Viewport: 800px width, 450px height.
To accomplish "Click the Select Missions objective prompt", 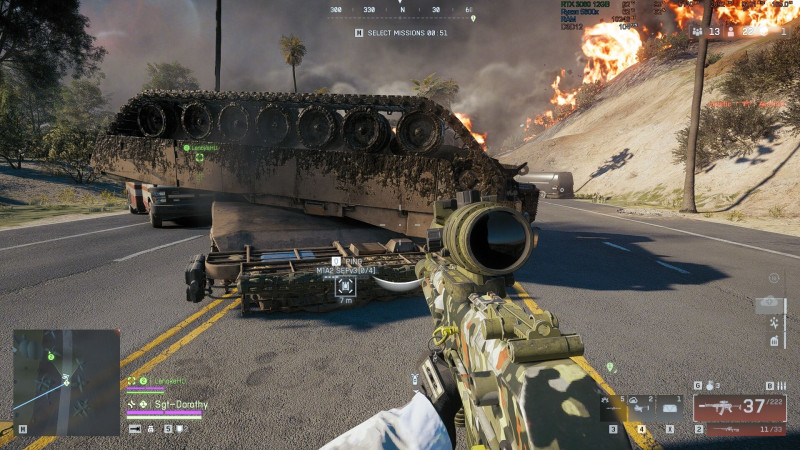I will coord(402,33).
